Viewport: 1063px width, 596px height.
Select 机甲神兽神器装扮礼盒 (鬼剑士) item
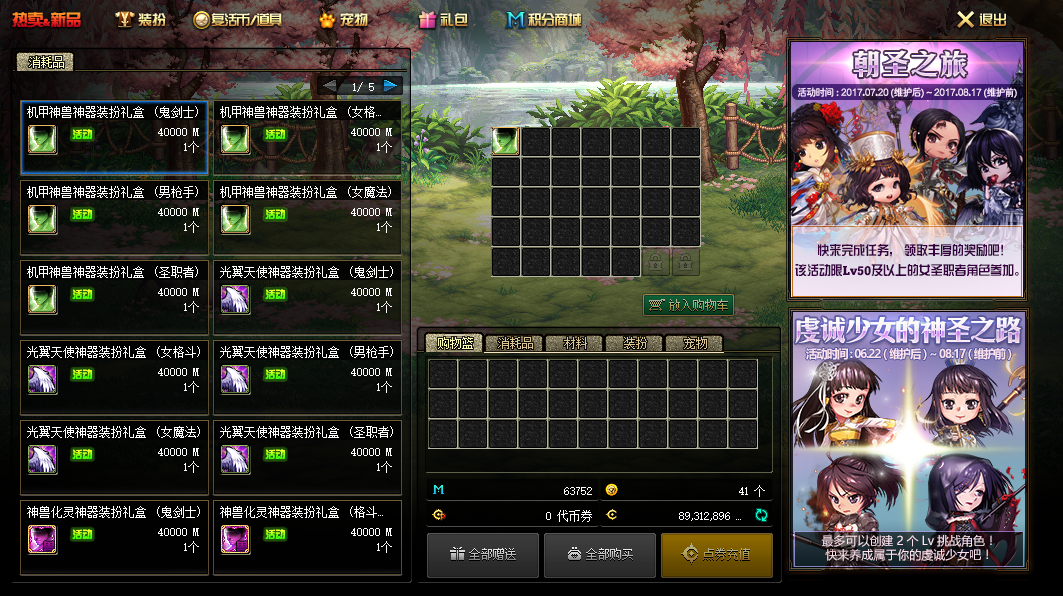pyautogui.click(x=114, y=137)
